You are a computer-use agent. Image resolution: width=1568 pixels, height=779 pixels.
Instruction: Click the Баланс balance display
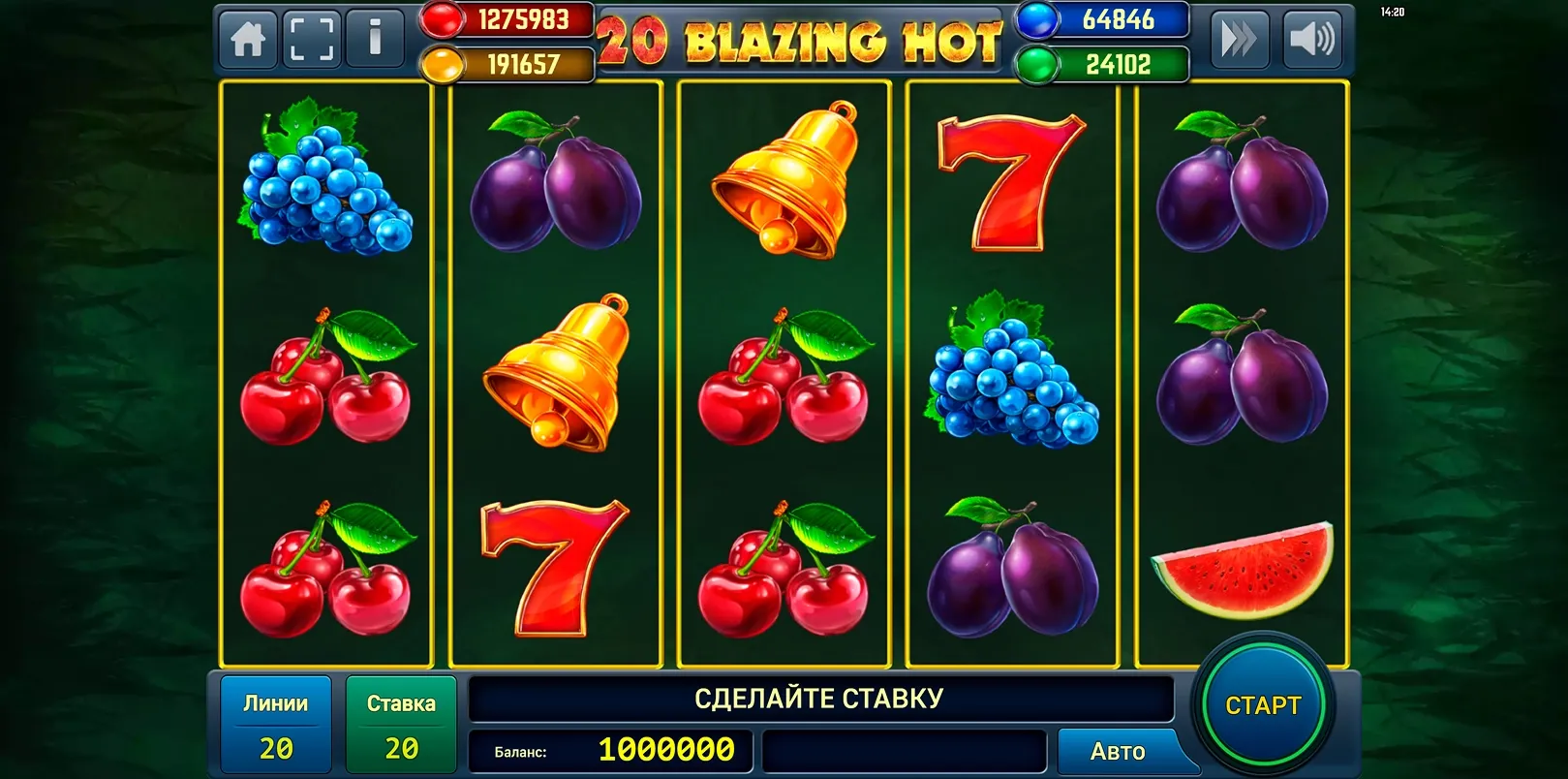click(610, 750)
